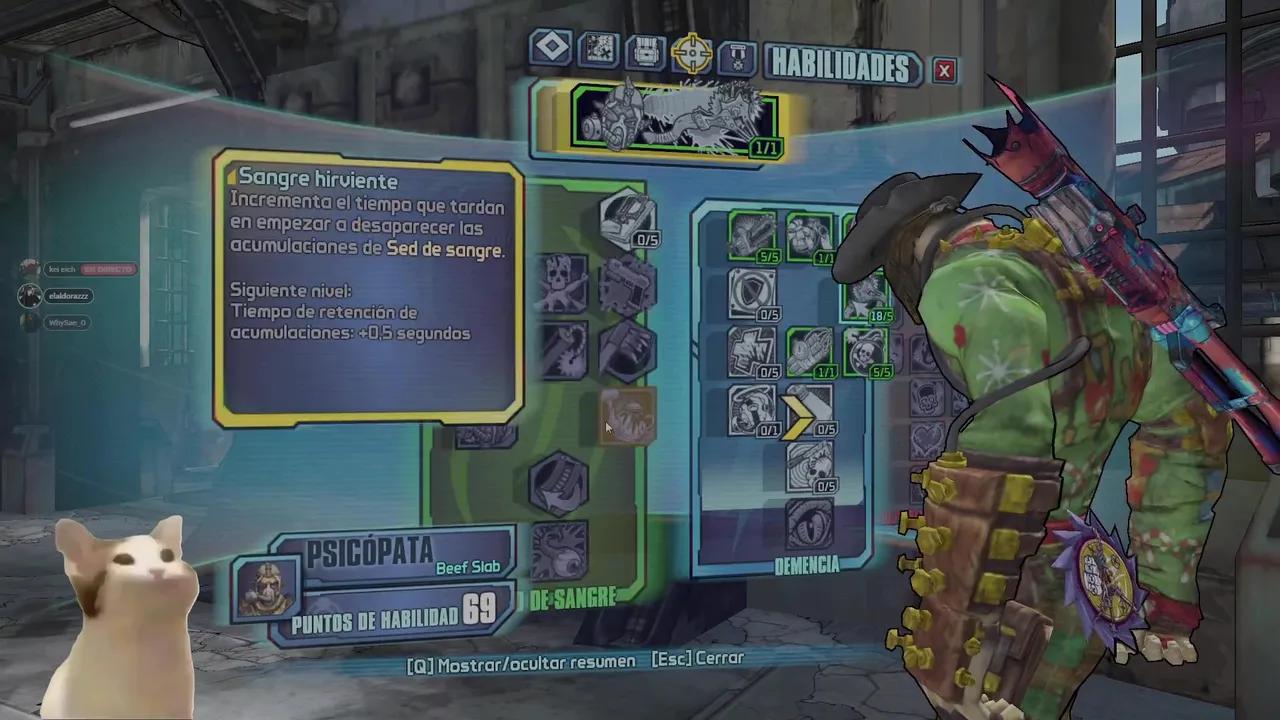Switch to the map tab

(599, 50)
